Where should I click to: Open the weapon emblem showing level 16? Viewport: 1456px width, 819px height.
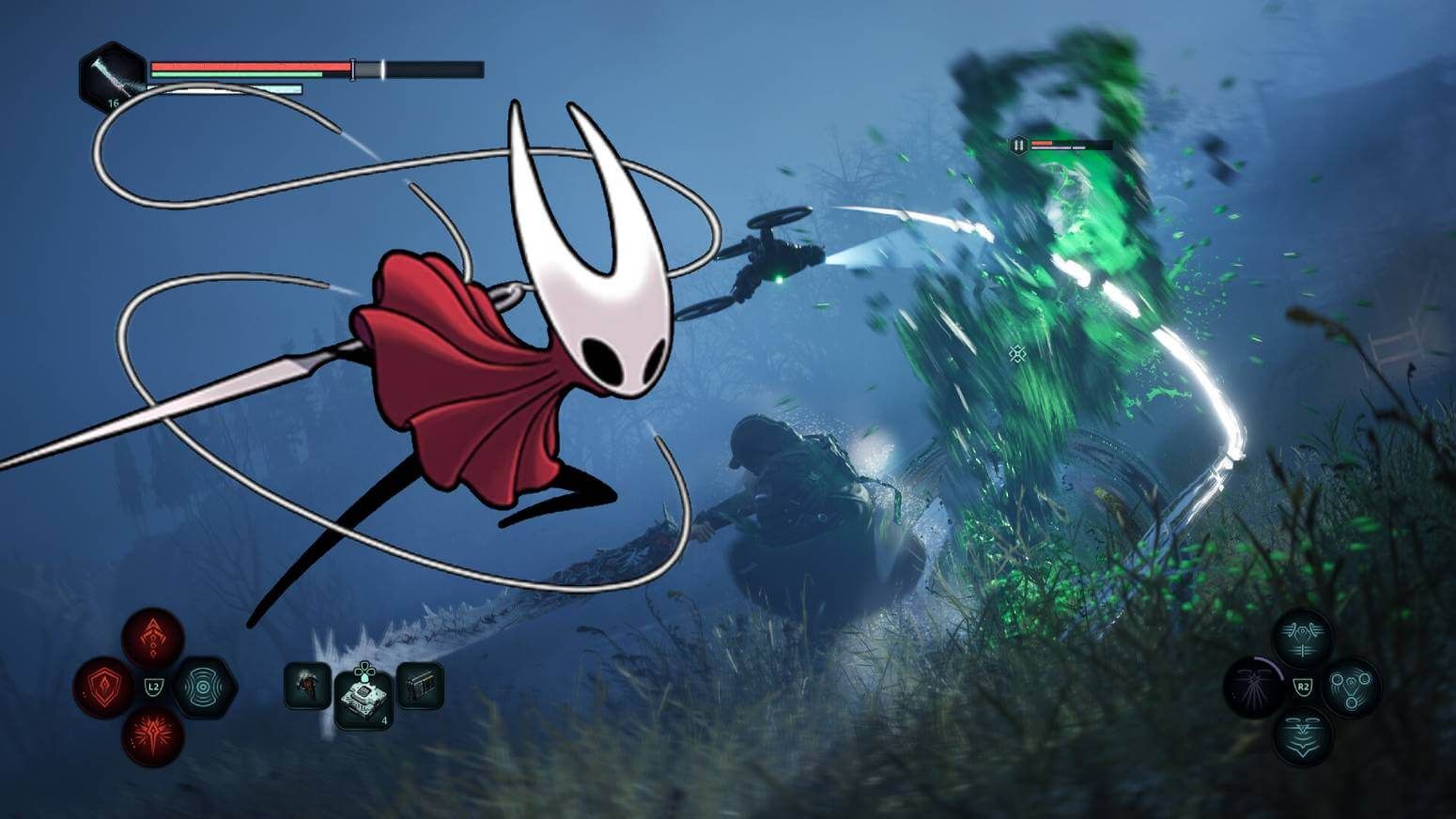coord(110,73)
